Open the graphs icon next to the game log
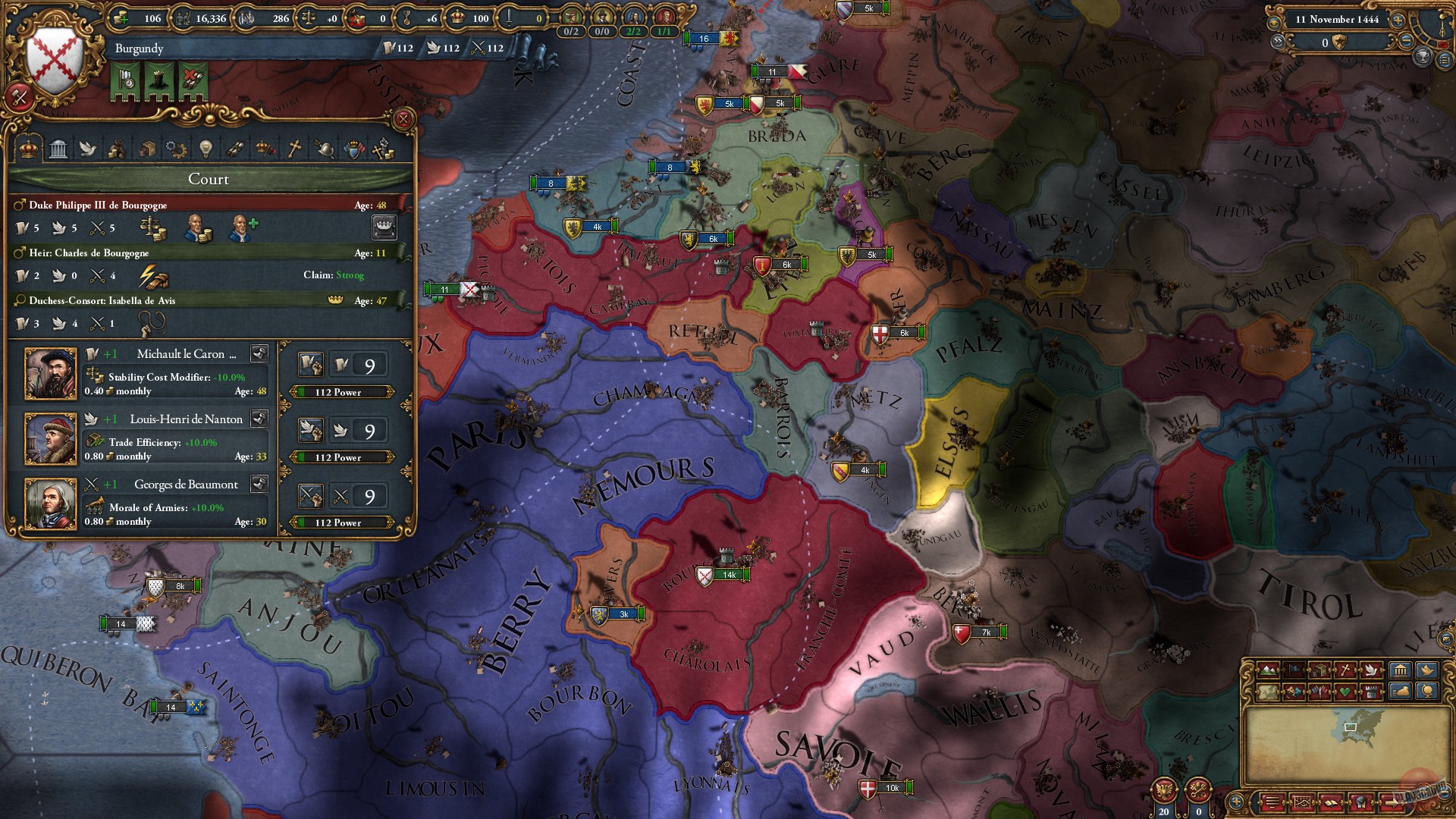 tap(1304, 802)
